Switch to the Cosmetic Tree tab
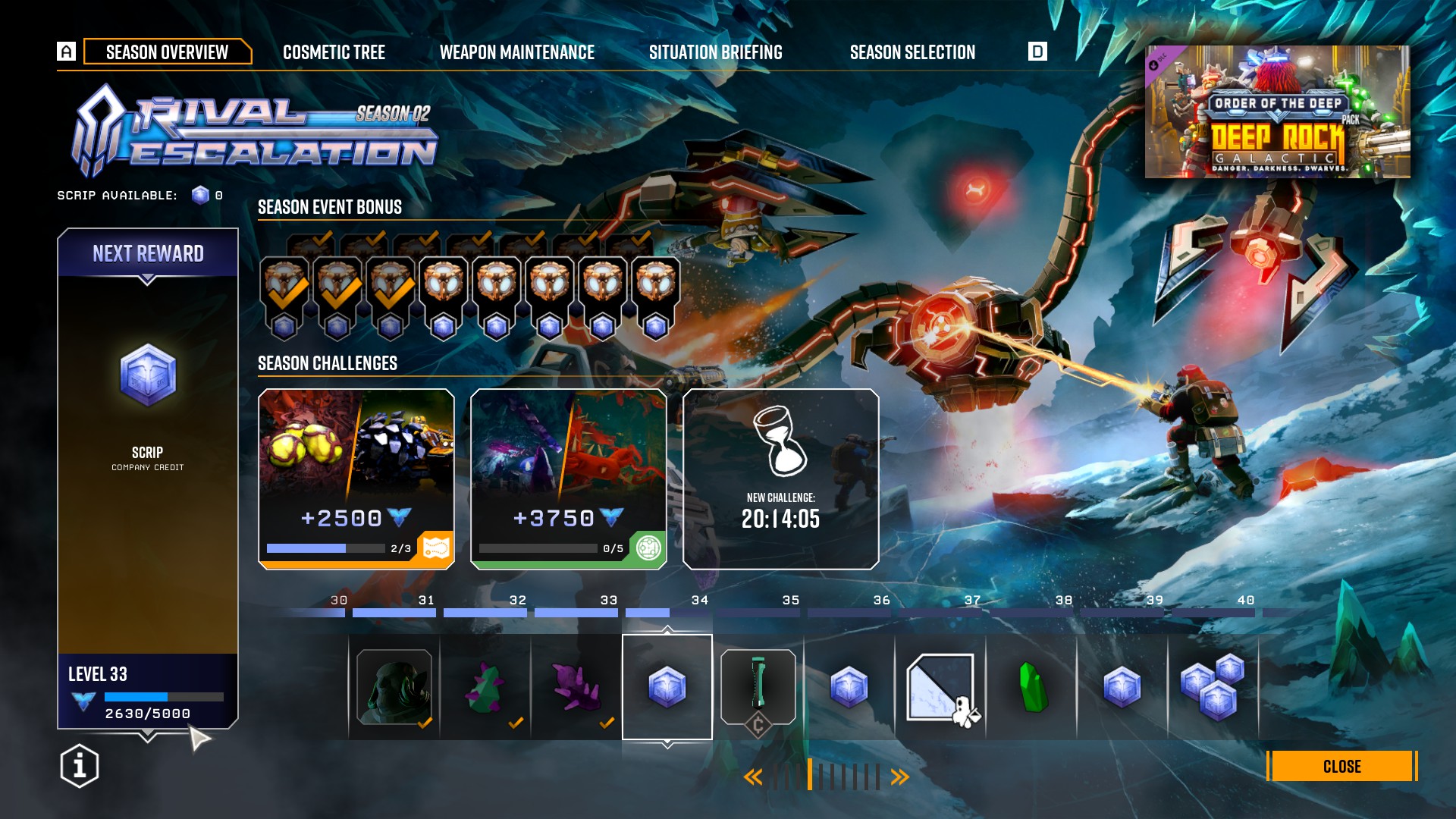The width and height of the screenshot is (1456, 819). [334, 52]
